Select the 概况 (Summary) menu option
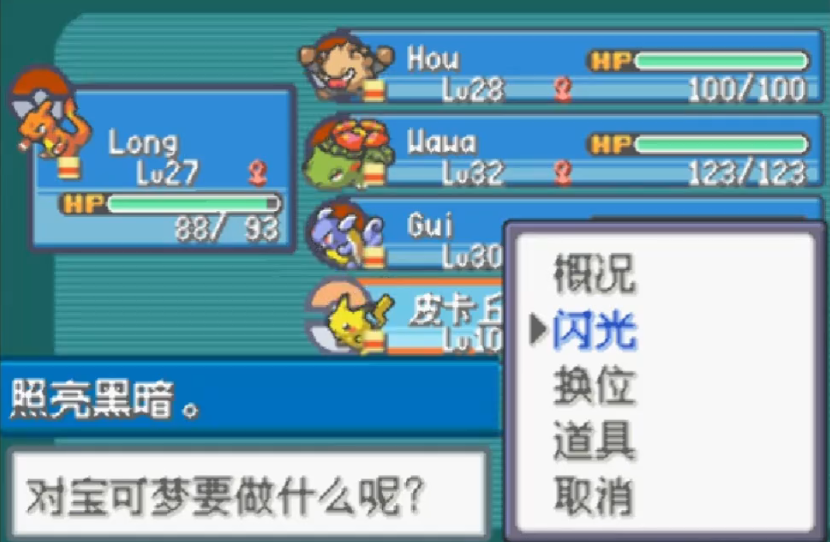 click(x=594, y=272)
